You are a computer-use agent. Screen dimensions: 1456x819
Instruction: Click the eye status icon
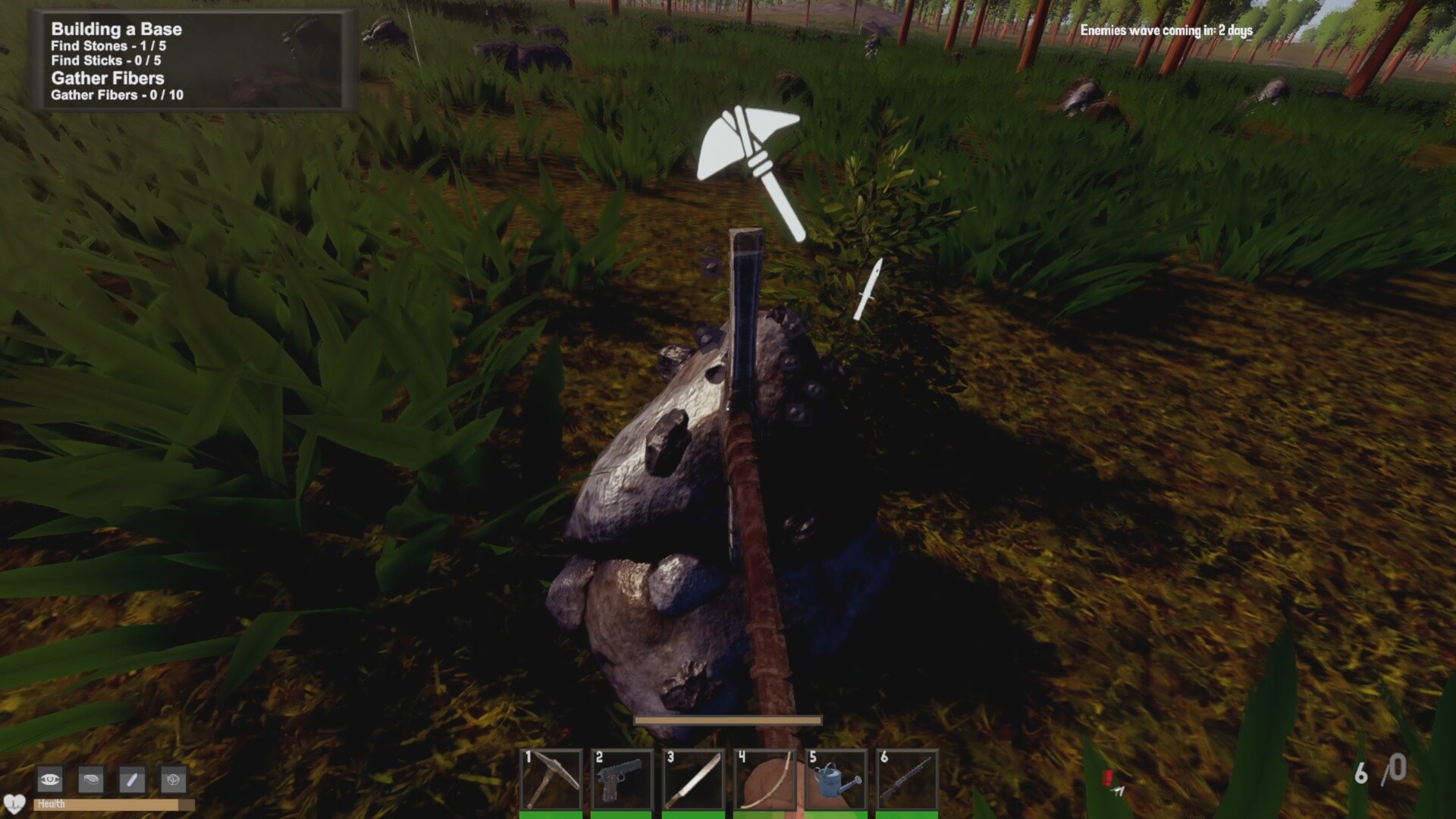click(x=50, y=779)
